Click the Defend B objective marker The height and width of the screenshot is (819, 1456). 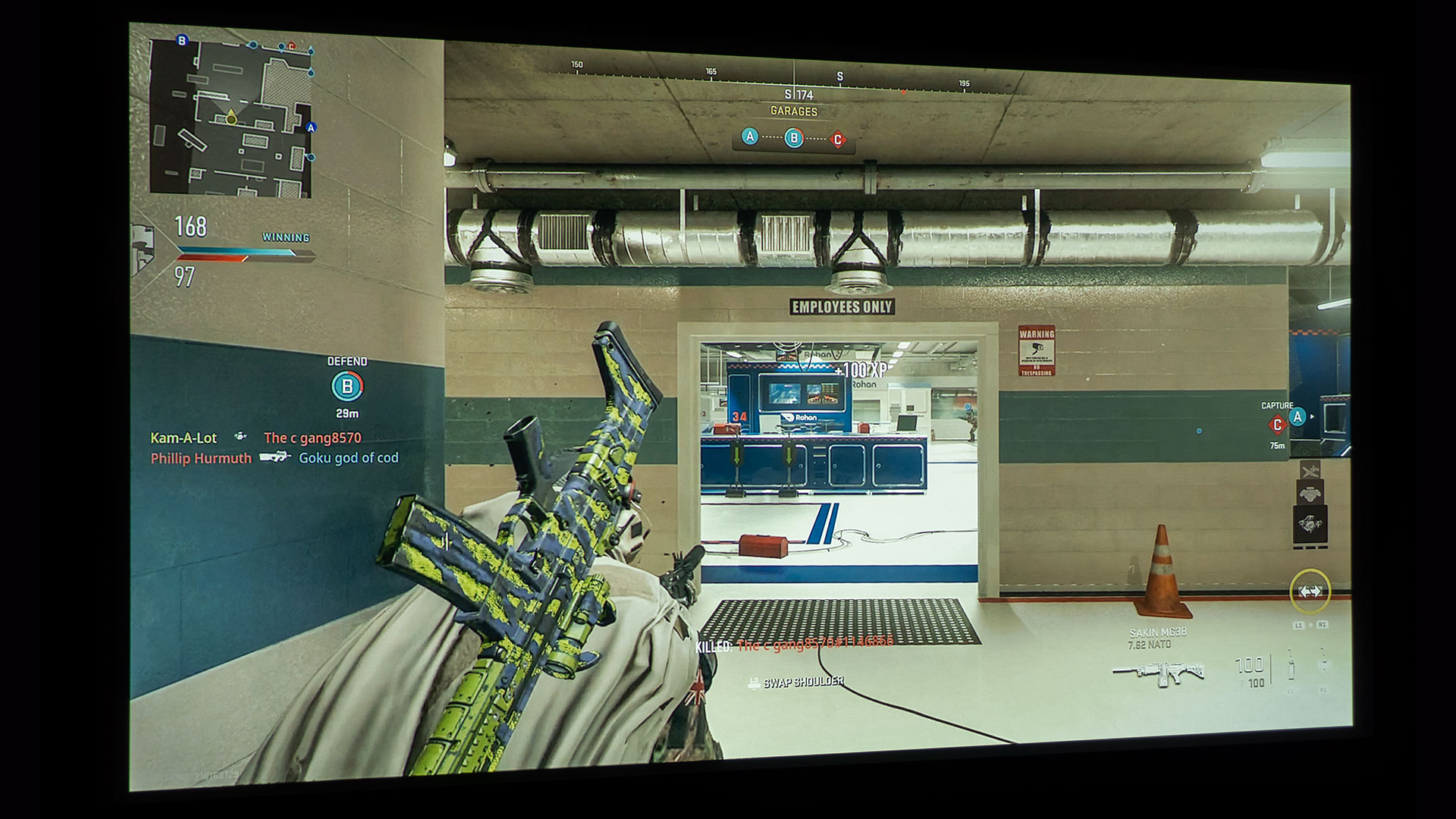point(347,387)
